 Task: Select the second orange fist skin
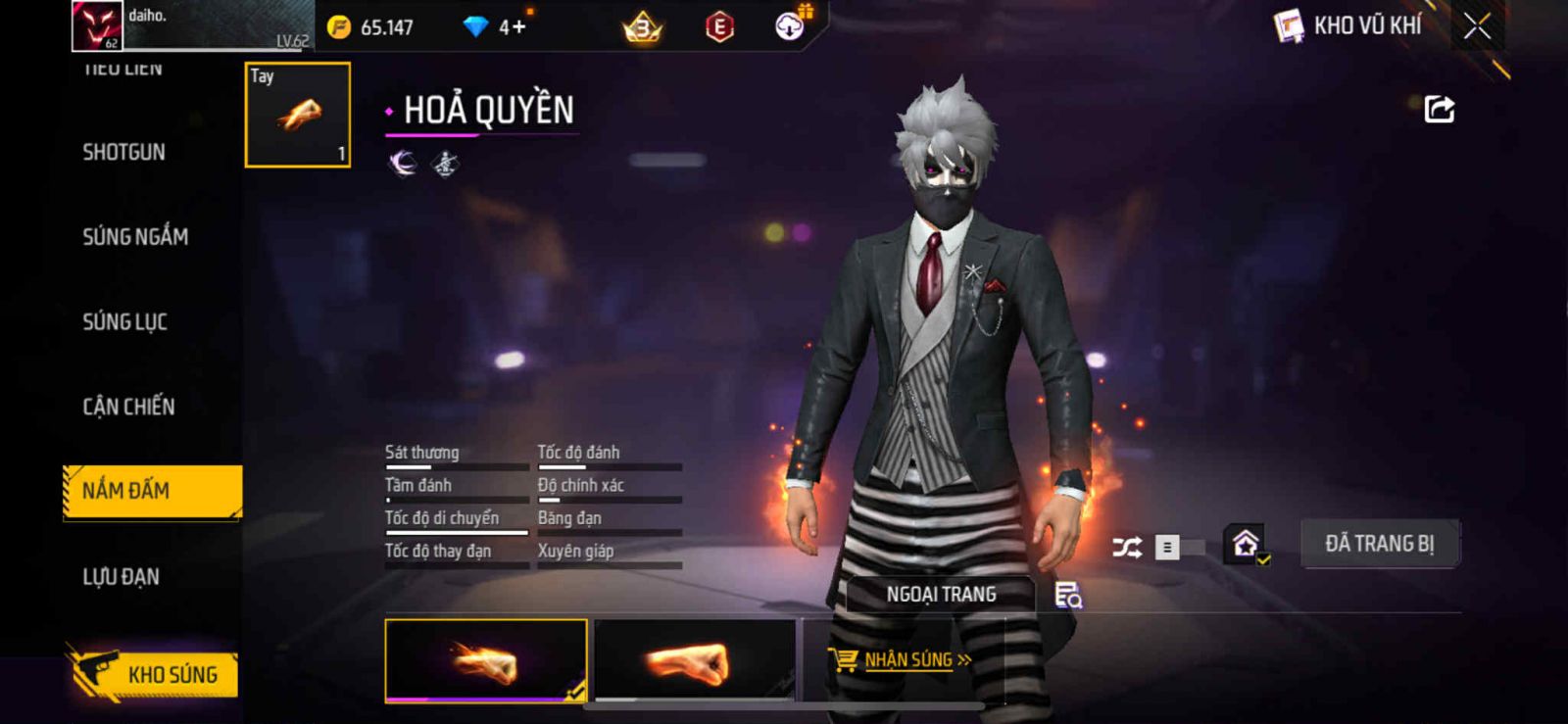pyautogui.click(x=695, y=661)
